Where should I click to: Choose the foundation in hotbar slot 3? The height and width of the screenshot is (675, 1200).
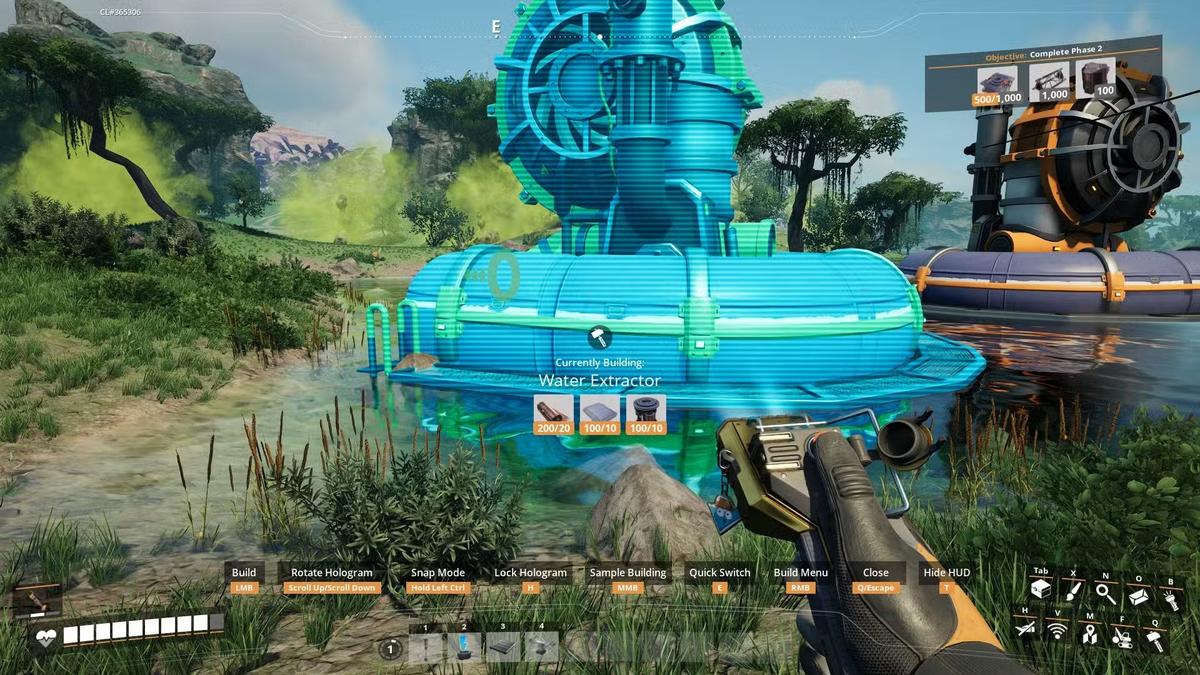coord(503,647)
